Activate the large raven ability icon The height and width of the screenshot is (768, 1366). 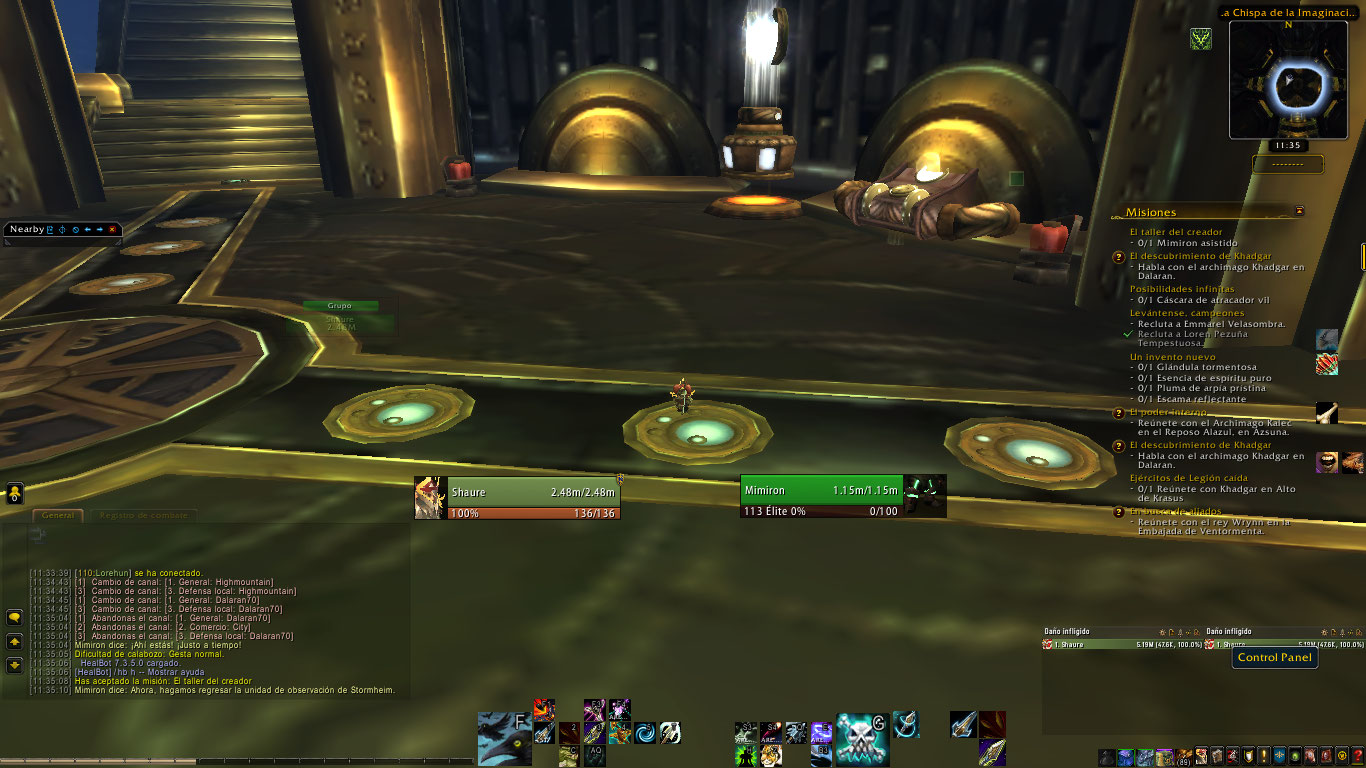point(504,738)
